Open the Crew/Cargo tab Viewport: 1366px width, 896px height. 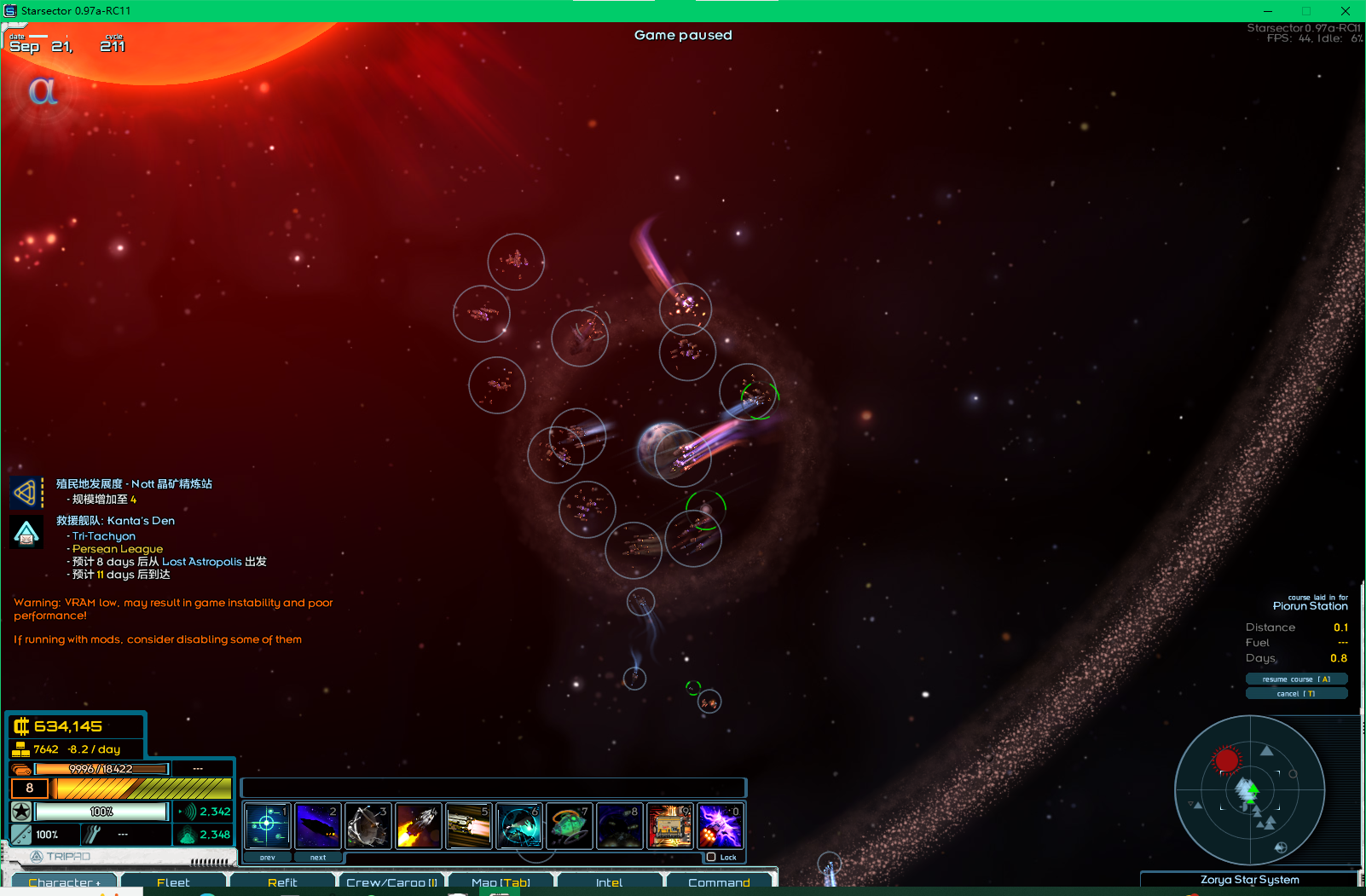[x=391, y=882]
